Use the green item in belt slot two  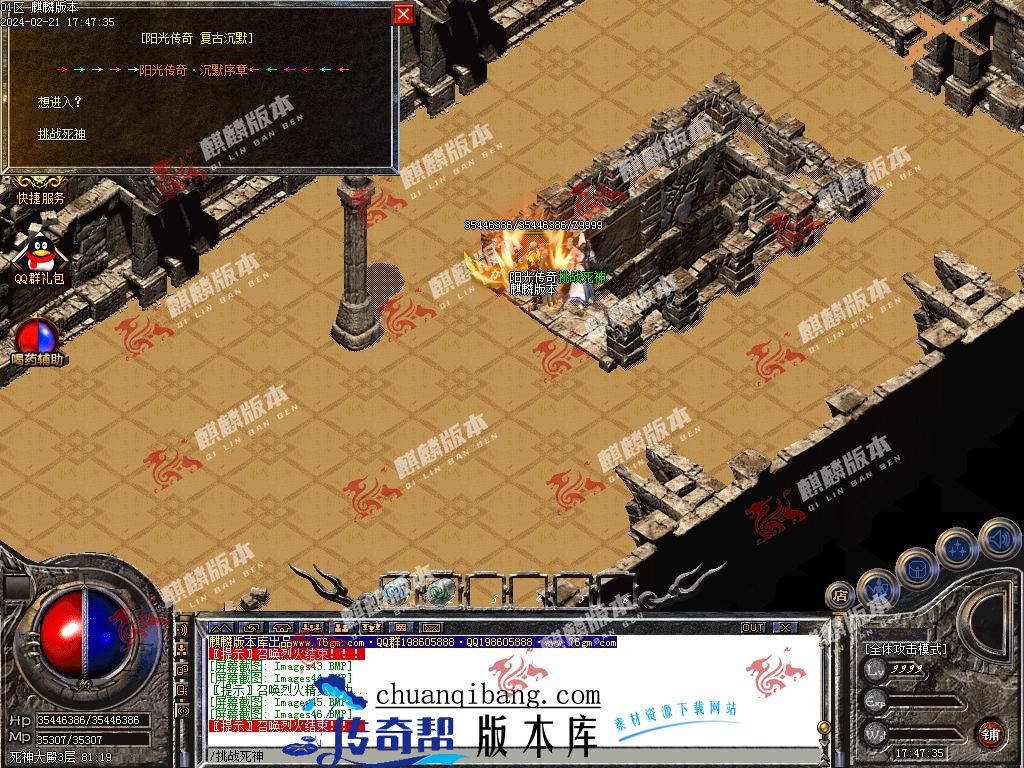[x=439, y=591]
